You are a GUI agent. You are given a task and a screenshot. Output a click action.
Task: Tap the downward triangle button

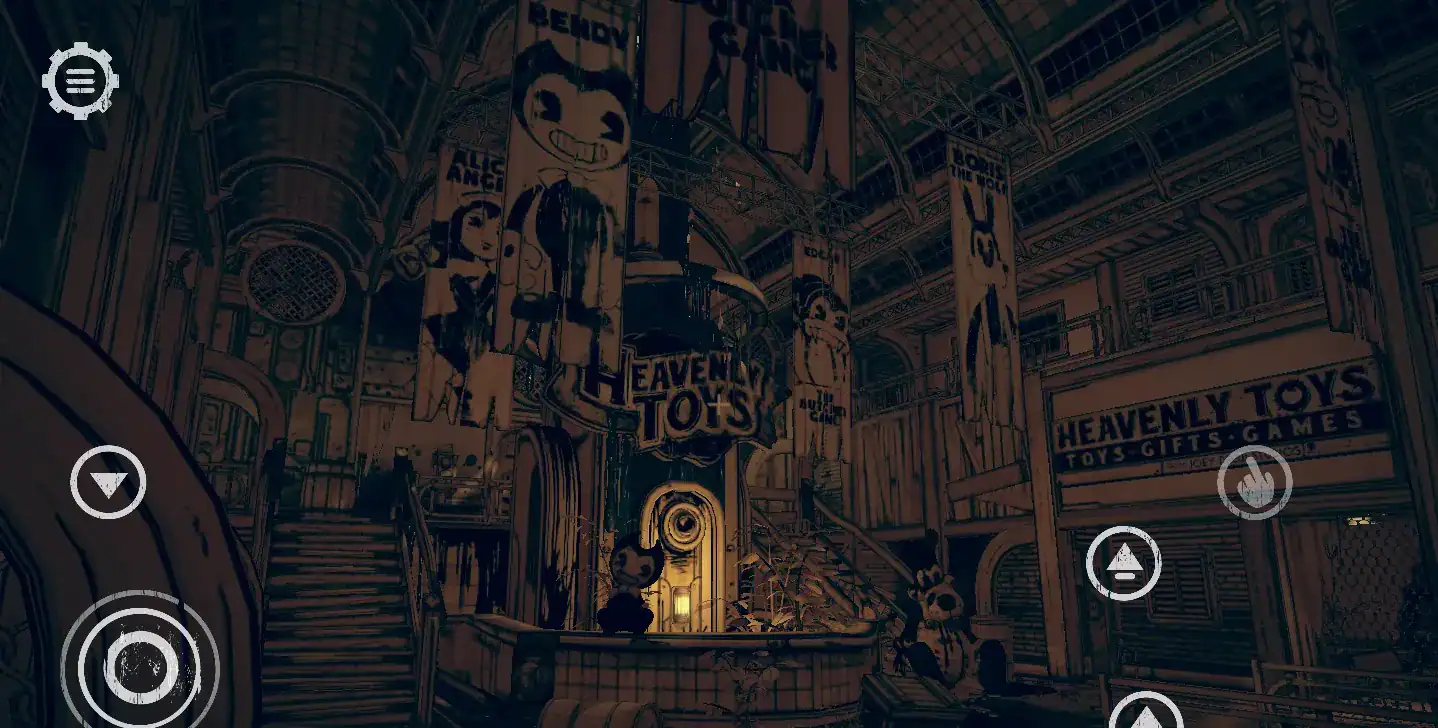(108, 483)
